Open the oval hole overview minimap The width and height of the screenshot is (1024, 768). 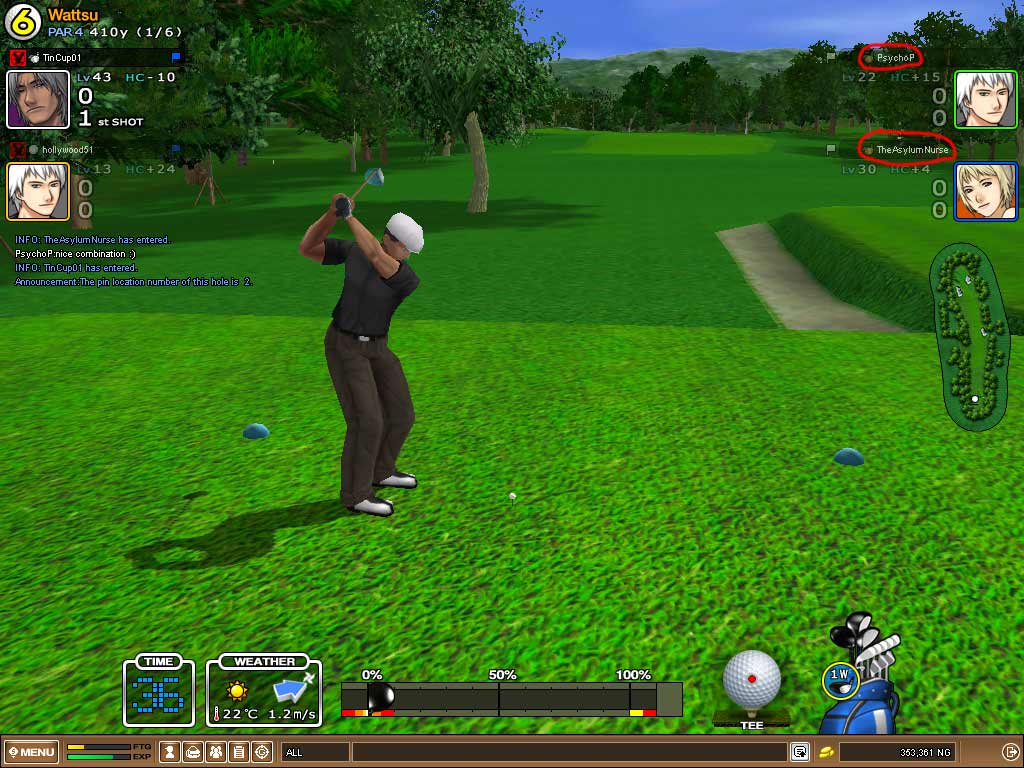969,338
